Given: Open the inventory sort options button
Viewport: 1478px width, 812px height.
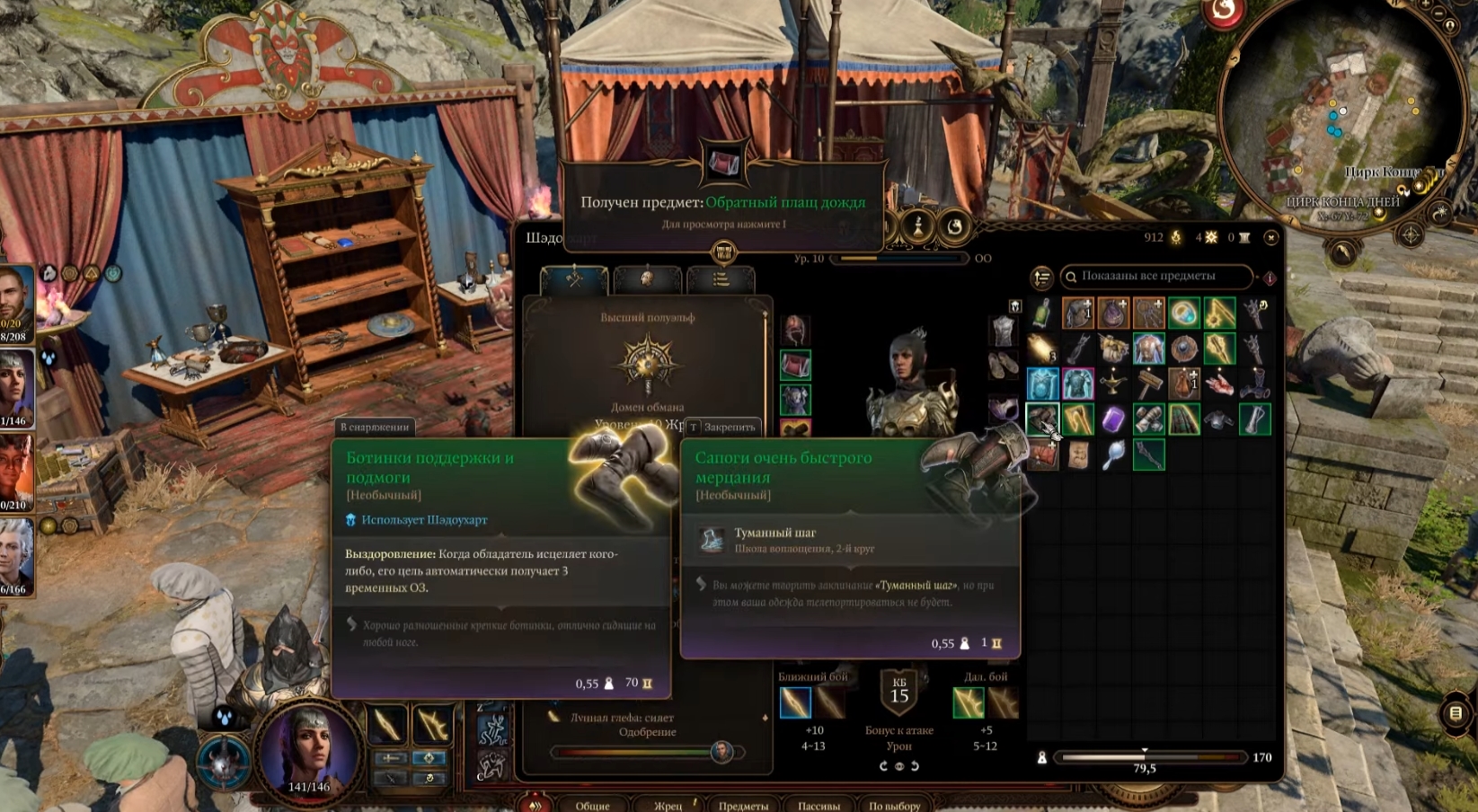Looking at the screenshot, I should click(x=1041, y=278).
